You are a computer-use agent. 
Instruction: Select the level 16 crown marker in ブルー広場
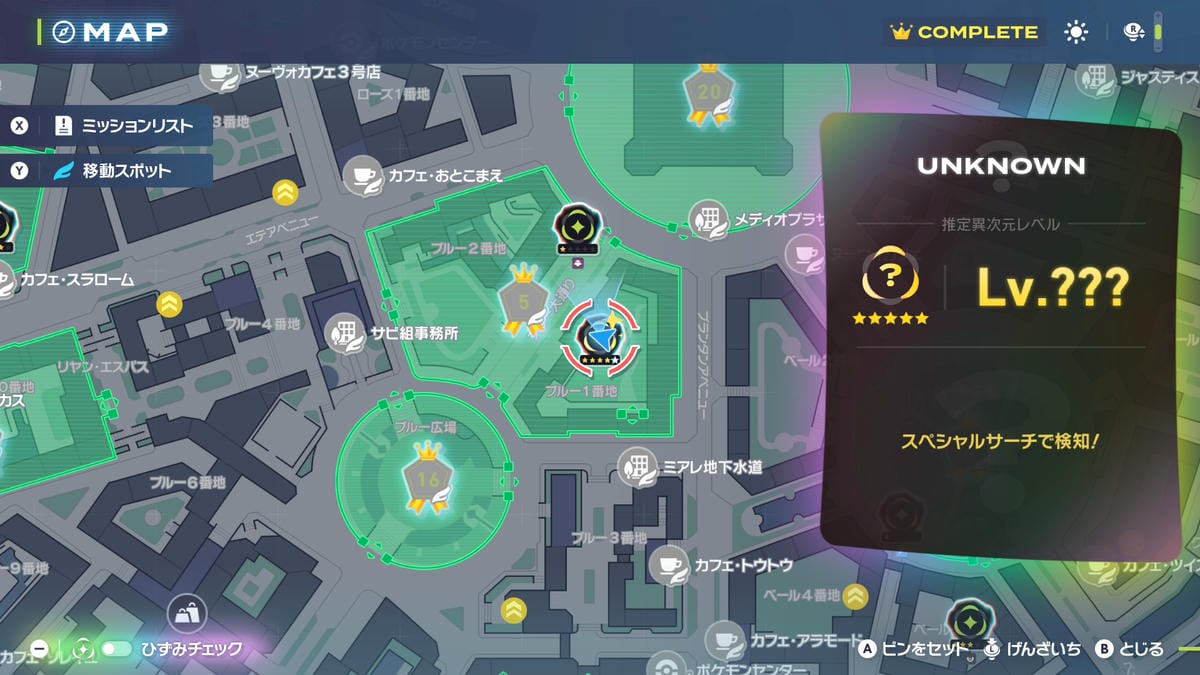[x=428, y=479]
